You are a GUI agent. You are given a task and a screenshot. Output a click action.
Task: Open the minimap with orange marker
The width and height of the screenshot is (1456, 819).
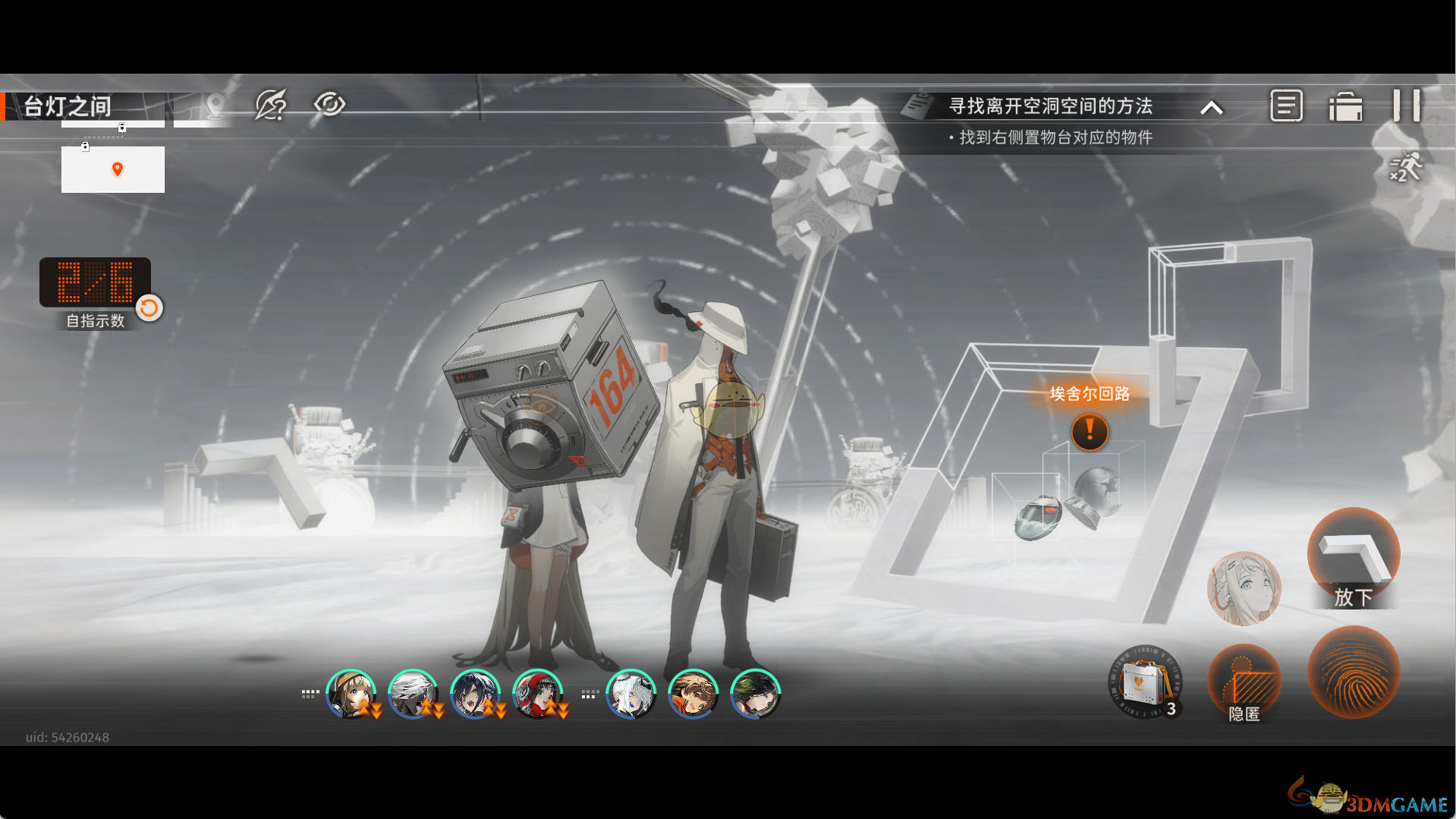coord(113,169)
